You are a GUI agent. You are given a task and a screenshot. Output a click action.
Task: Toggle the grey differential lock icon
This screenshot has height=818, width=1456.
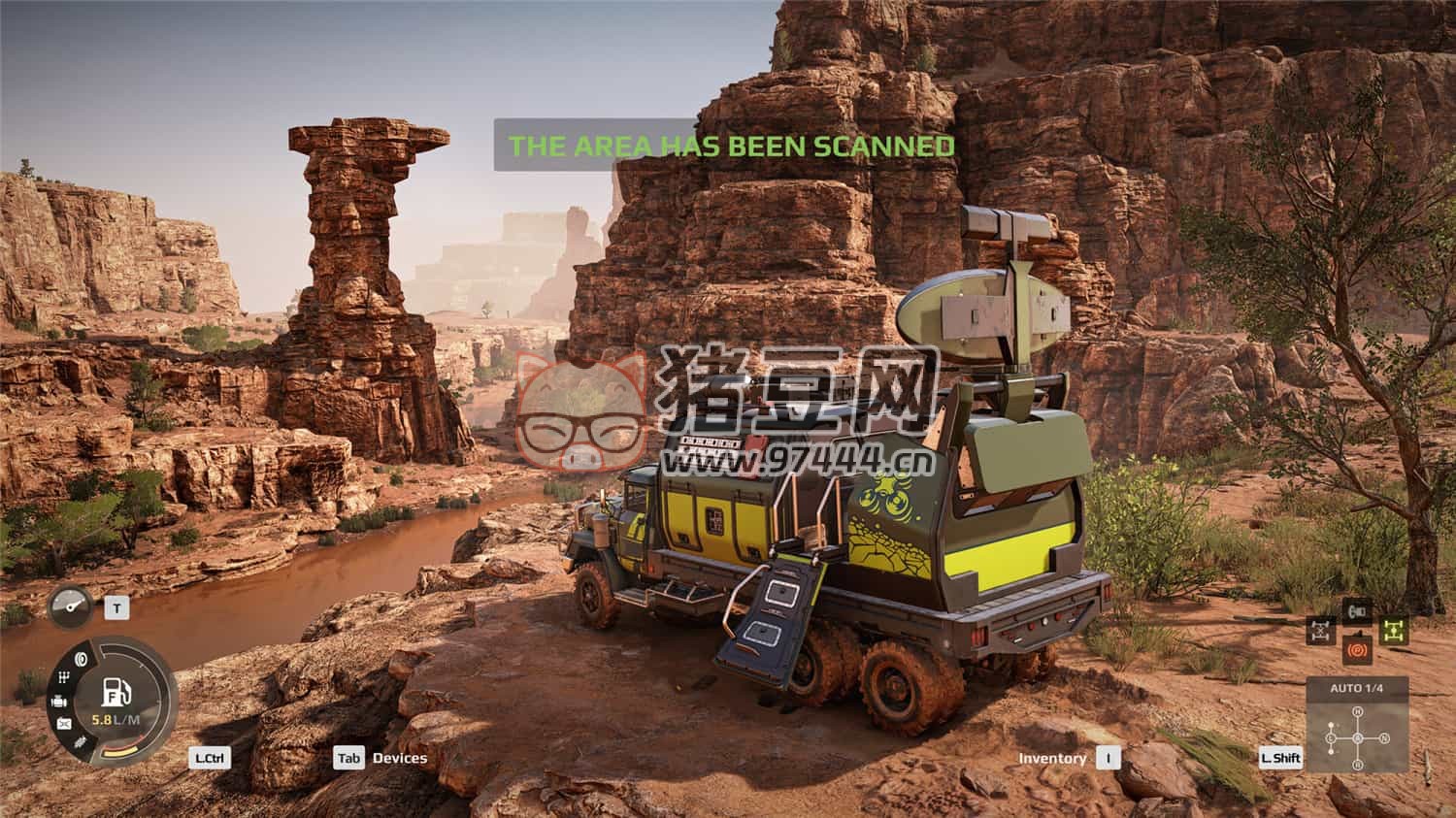tap(1320, 631)
